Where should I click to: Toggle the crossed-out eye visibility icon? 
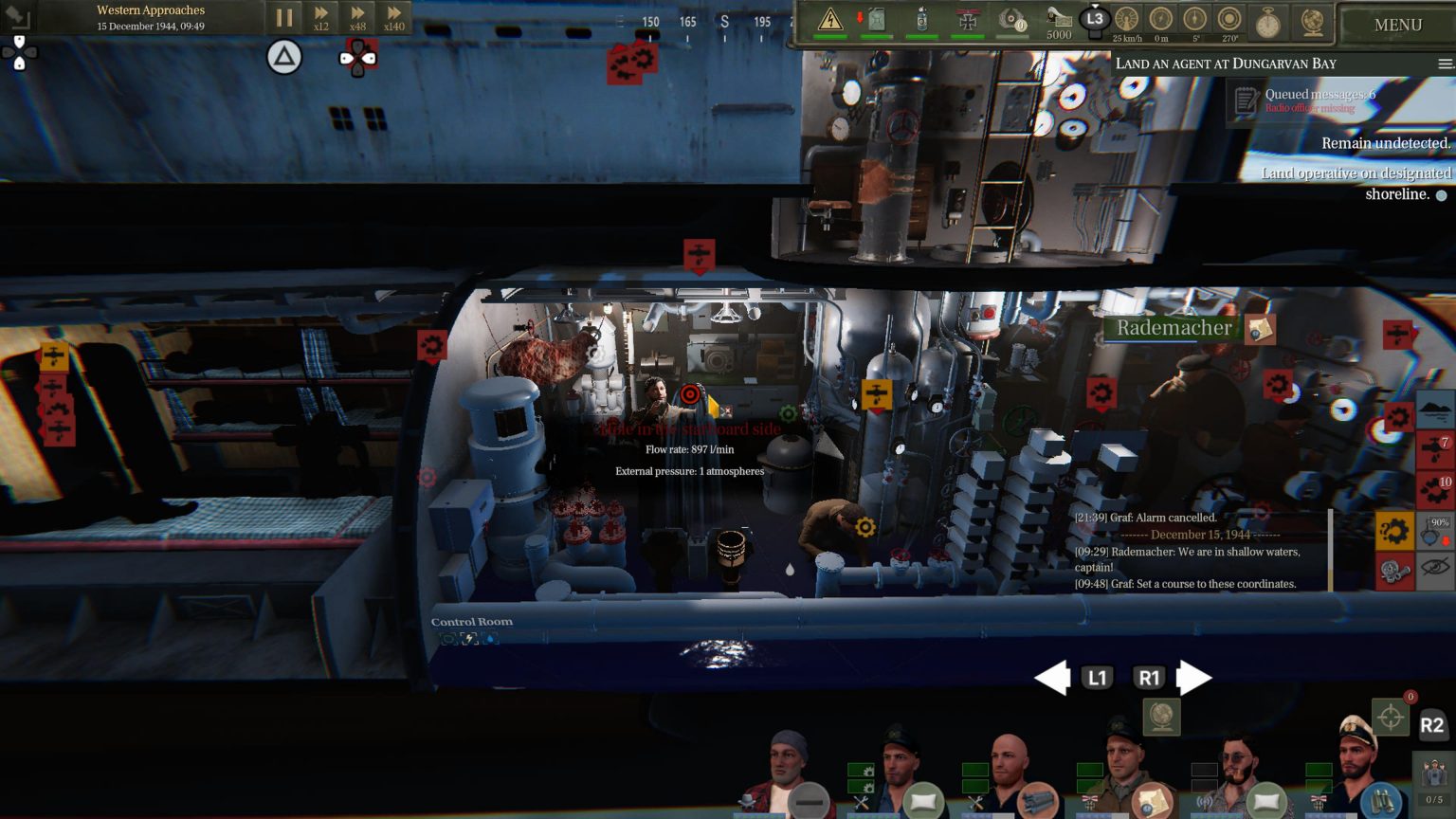(x=1435, y=571)
